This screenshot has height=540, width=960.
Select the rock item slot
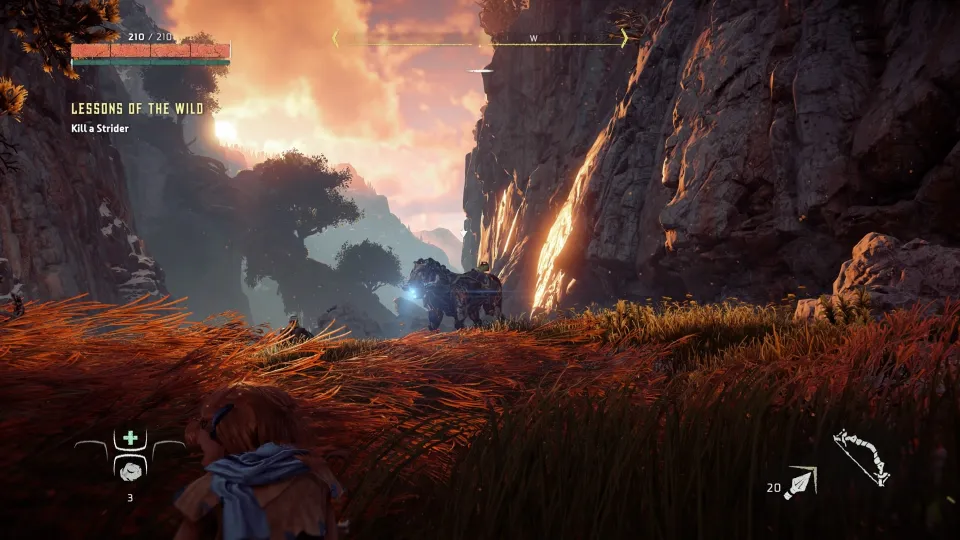point(130,470)
